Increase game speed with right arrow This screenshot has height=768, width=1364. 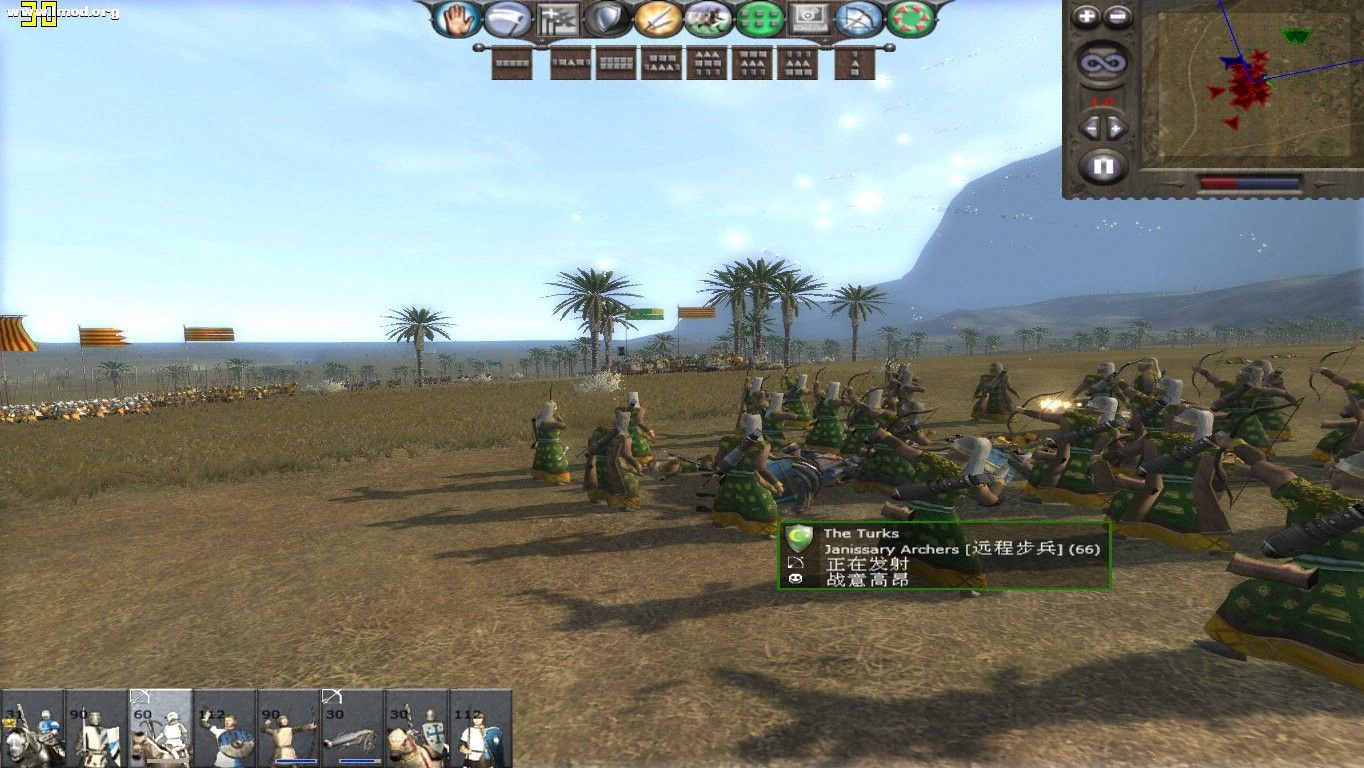click(x=1116, y=128)
